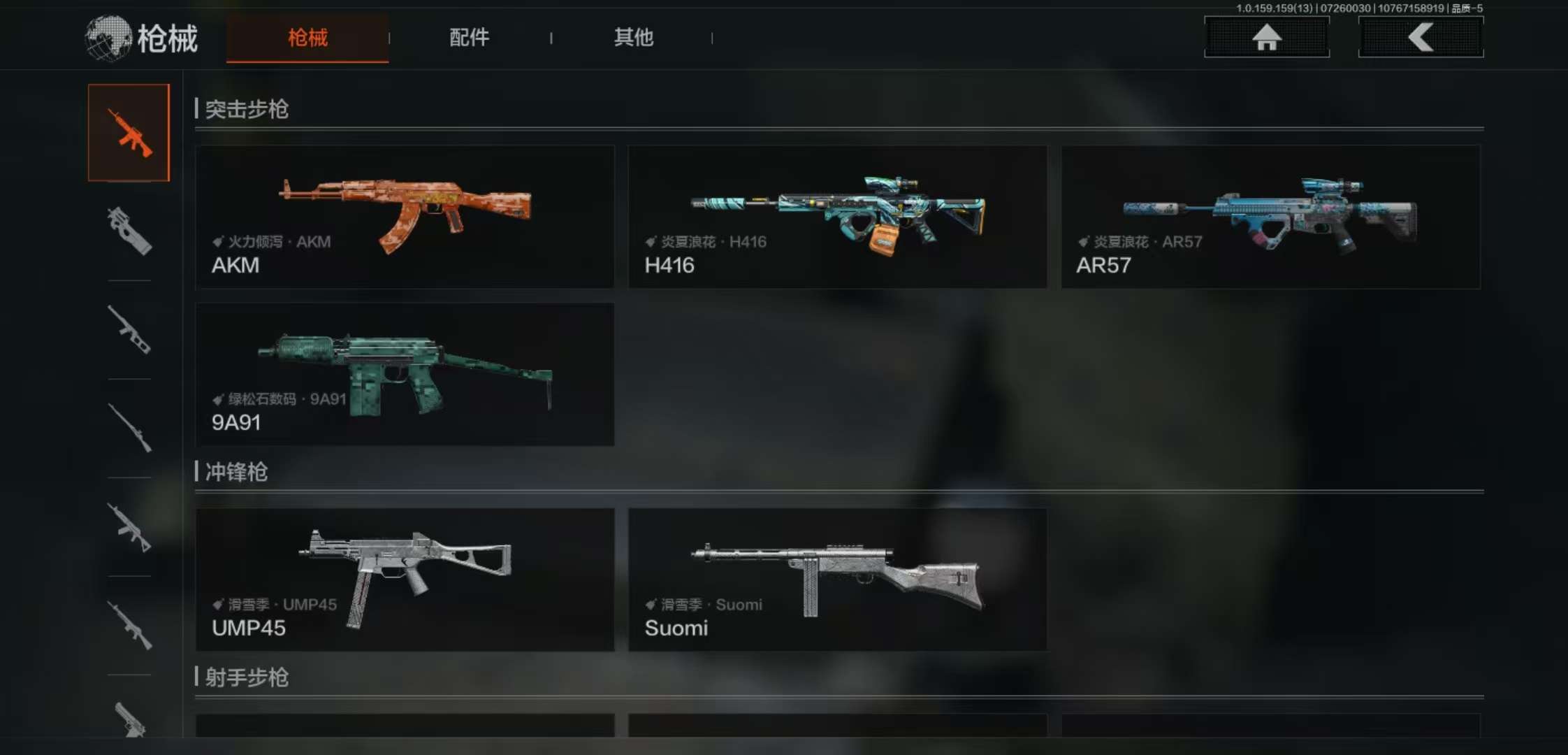Choose the Suomi weapon card
Screen dimensions: 1568x755
tap(837, 580)
